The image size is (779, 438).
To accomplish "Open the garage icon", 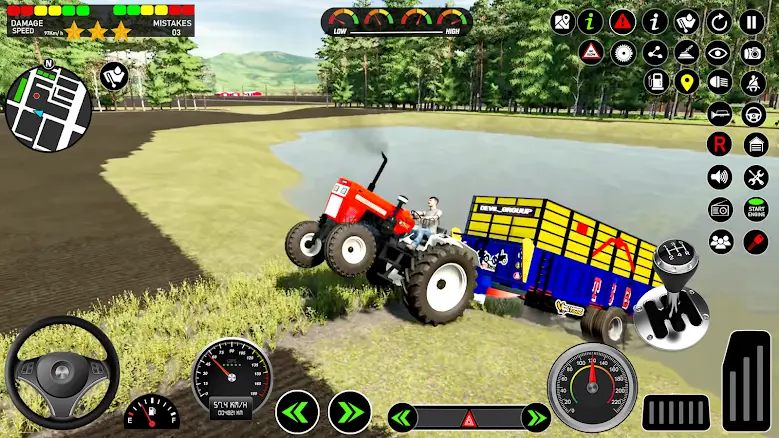I will (755, 145).
